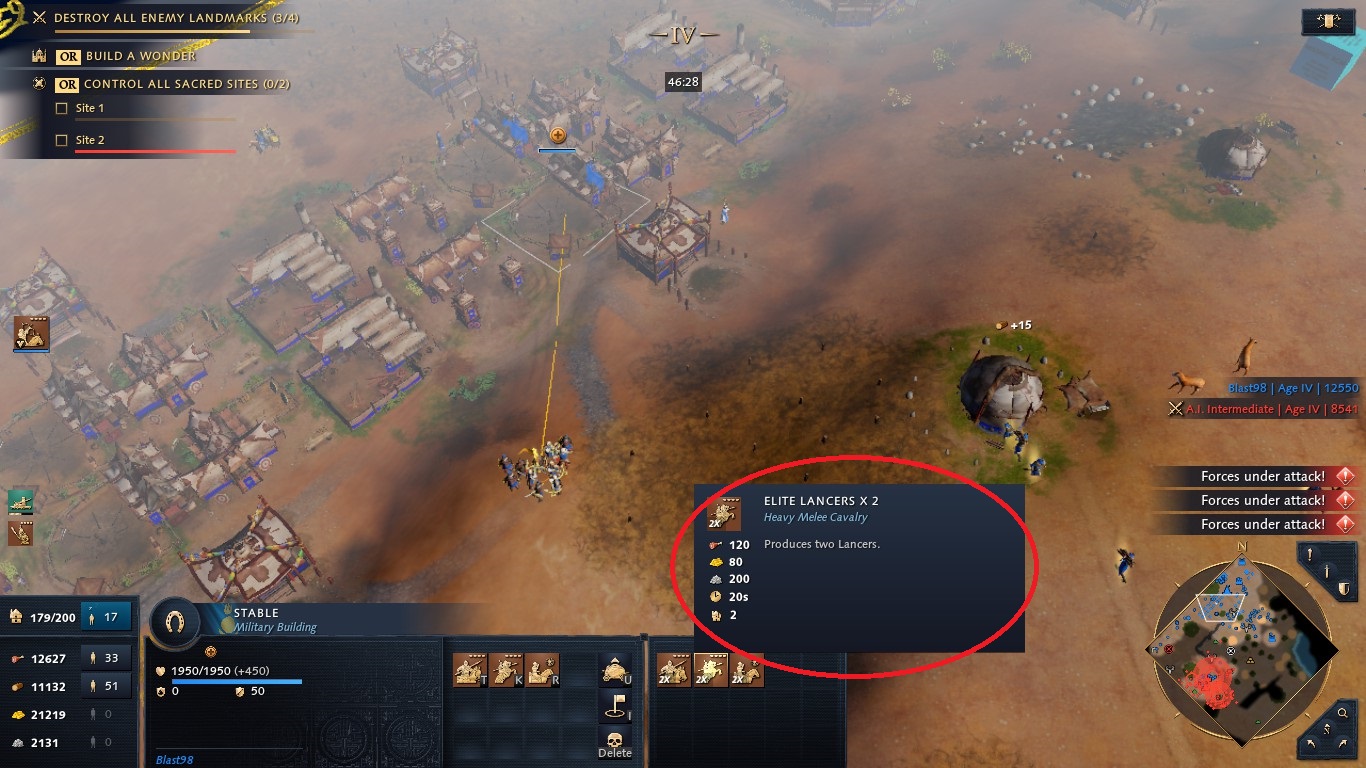Viewport: 1366px width, 768px height.
Task: Toggle the landmark marker icon above the minimap
Action: pyautogui.click(x=1308, y=552)
